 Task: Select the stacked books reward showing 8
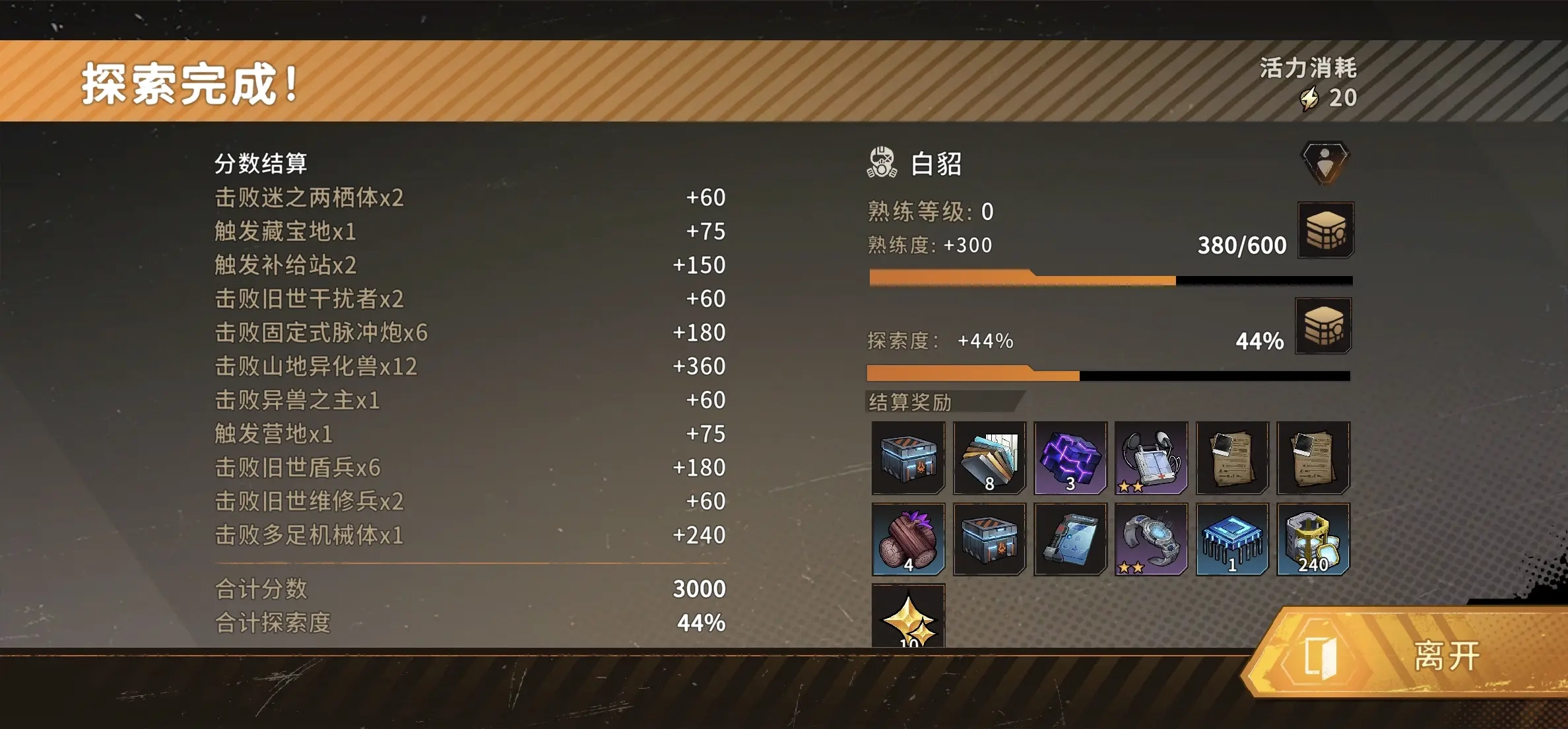(x=989, y=458)
